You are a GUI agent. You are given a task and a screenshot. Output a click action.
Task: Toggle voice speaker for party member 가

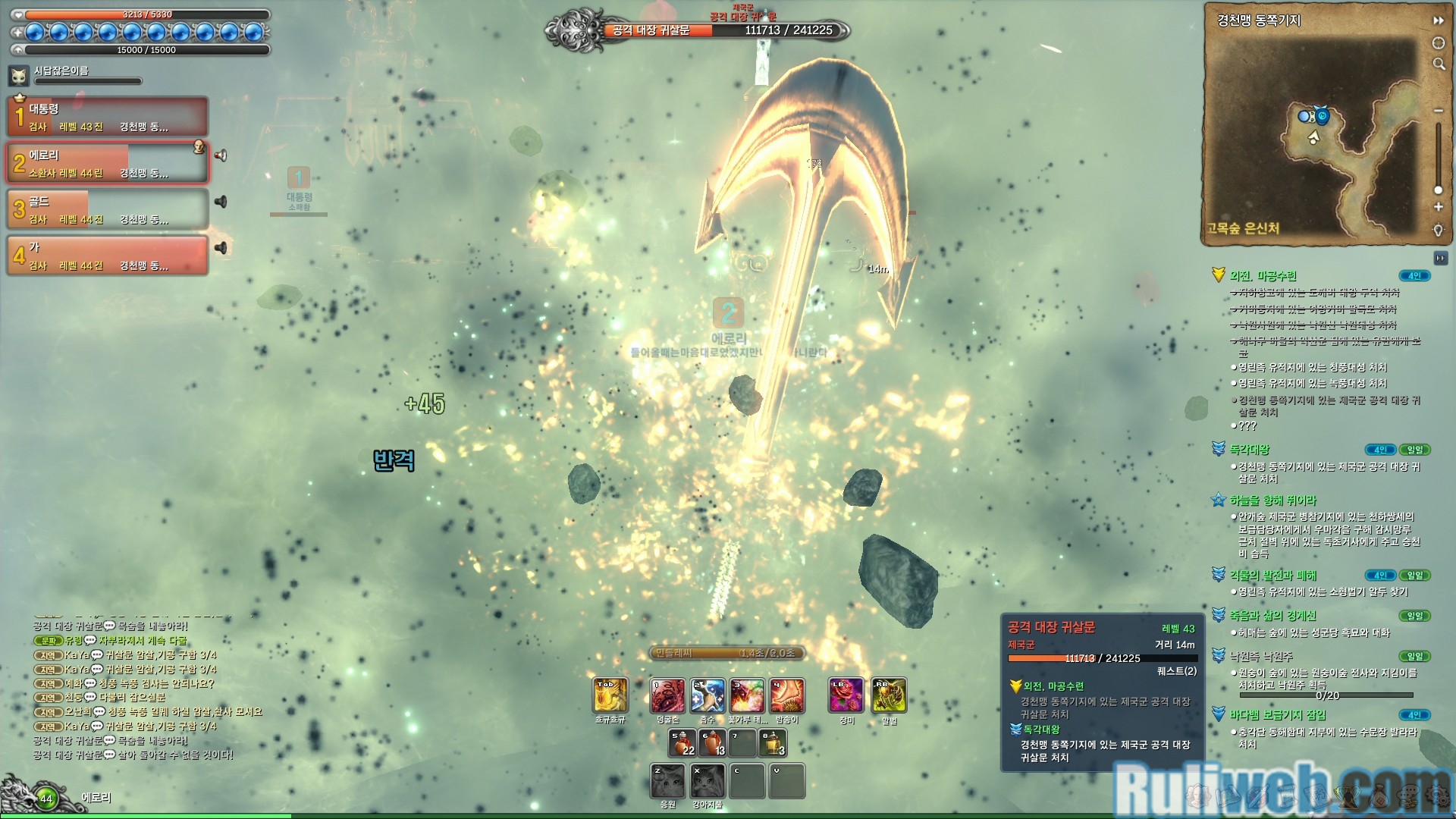tap(221, 248)
